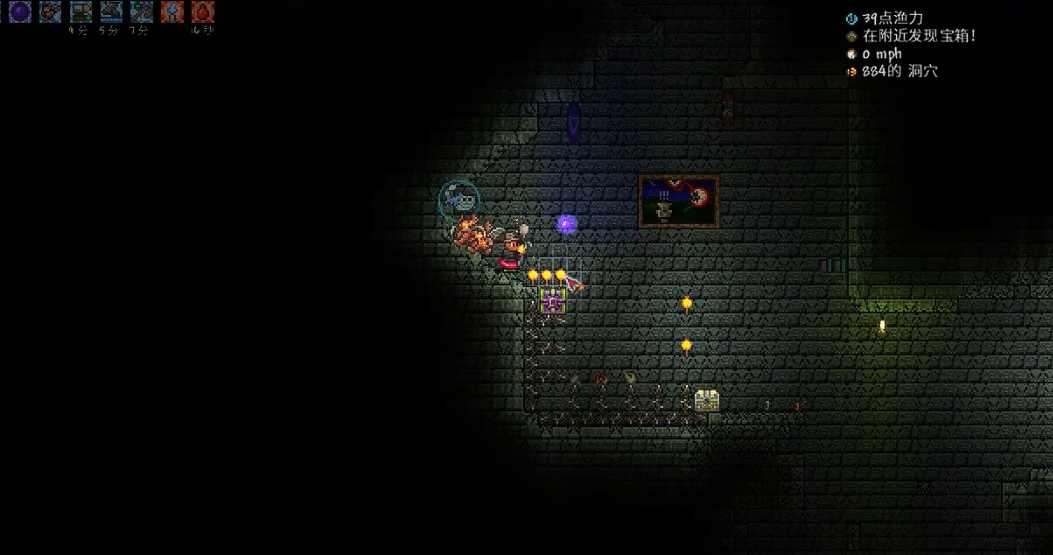Select the red debuff icon with blue figure
The width and height of the screenshot is (1053, 555).
172,12
